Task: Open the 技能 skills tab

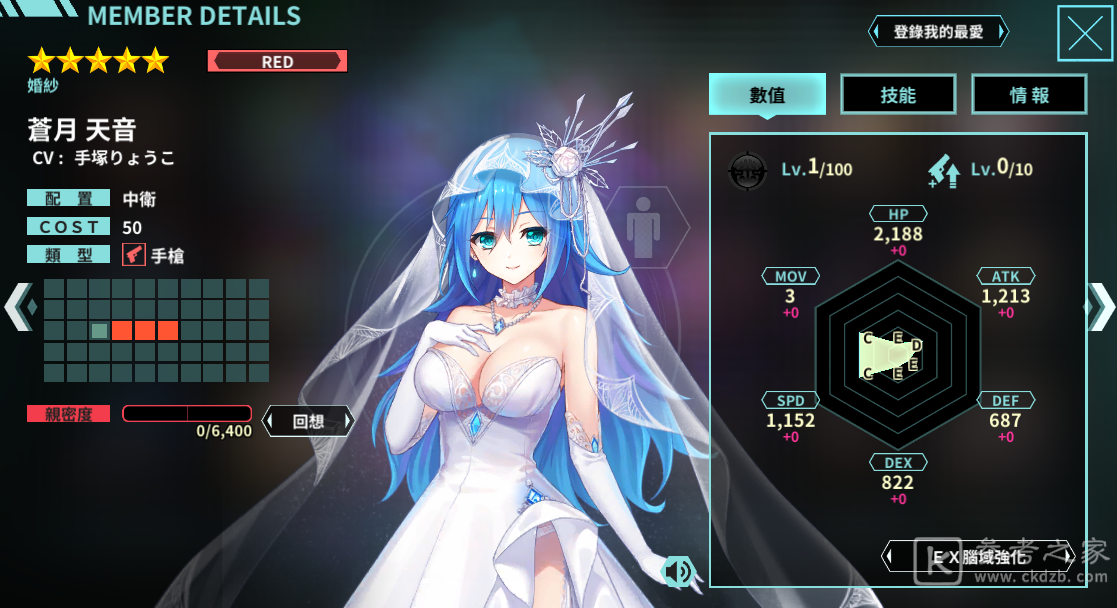Action: point(898,95)
